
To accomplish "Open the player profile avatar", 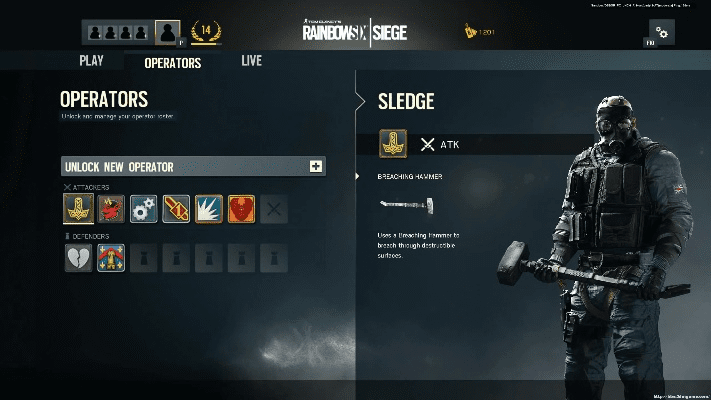I will (168, 33).
